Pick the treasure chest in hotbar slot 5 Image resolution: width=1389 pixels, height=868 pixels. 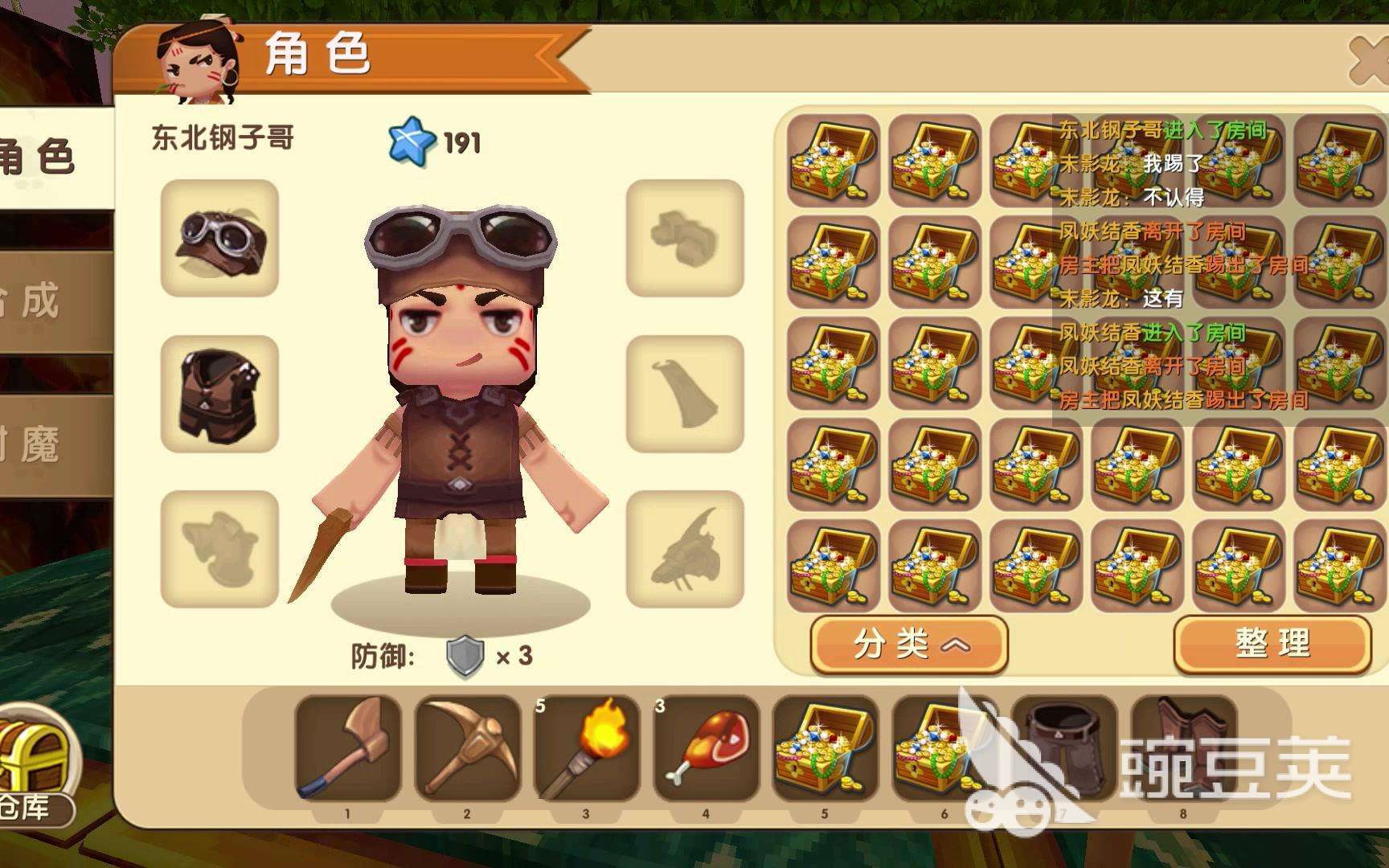click(x=824, y=749)
